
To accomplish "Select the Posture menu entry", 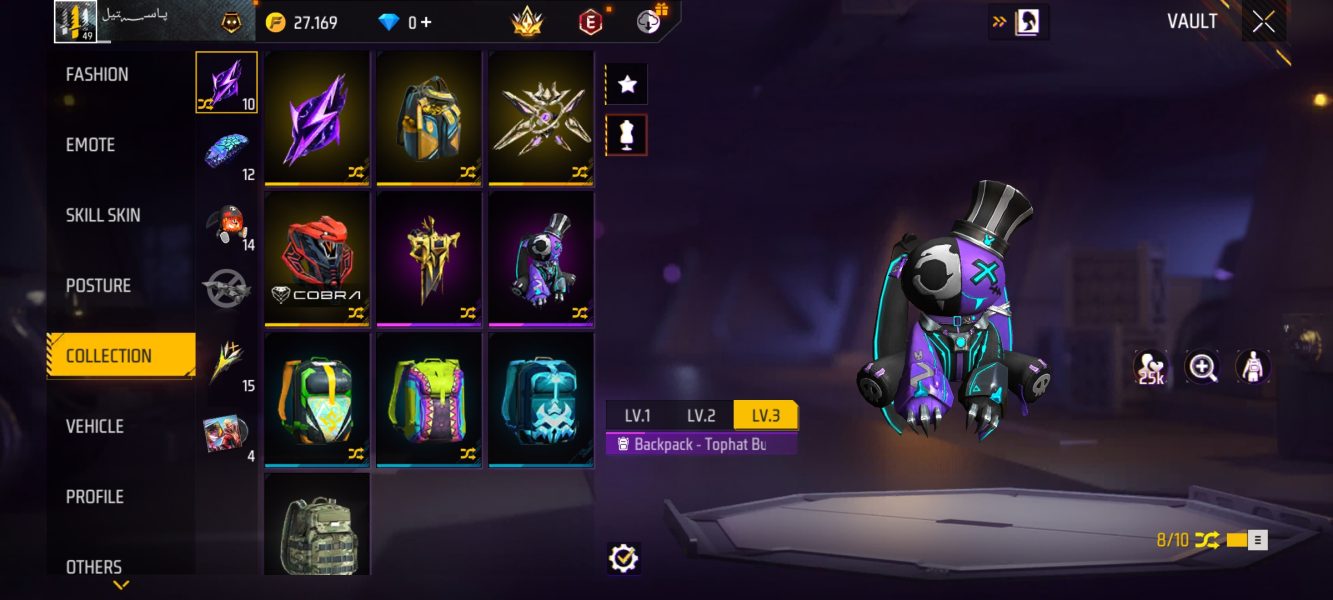I will [x=98, y=286].
